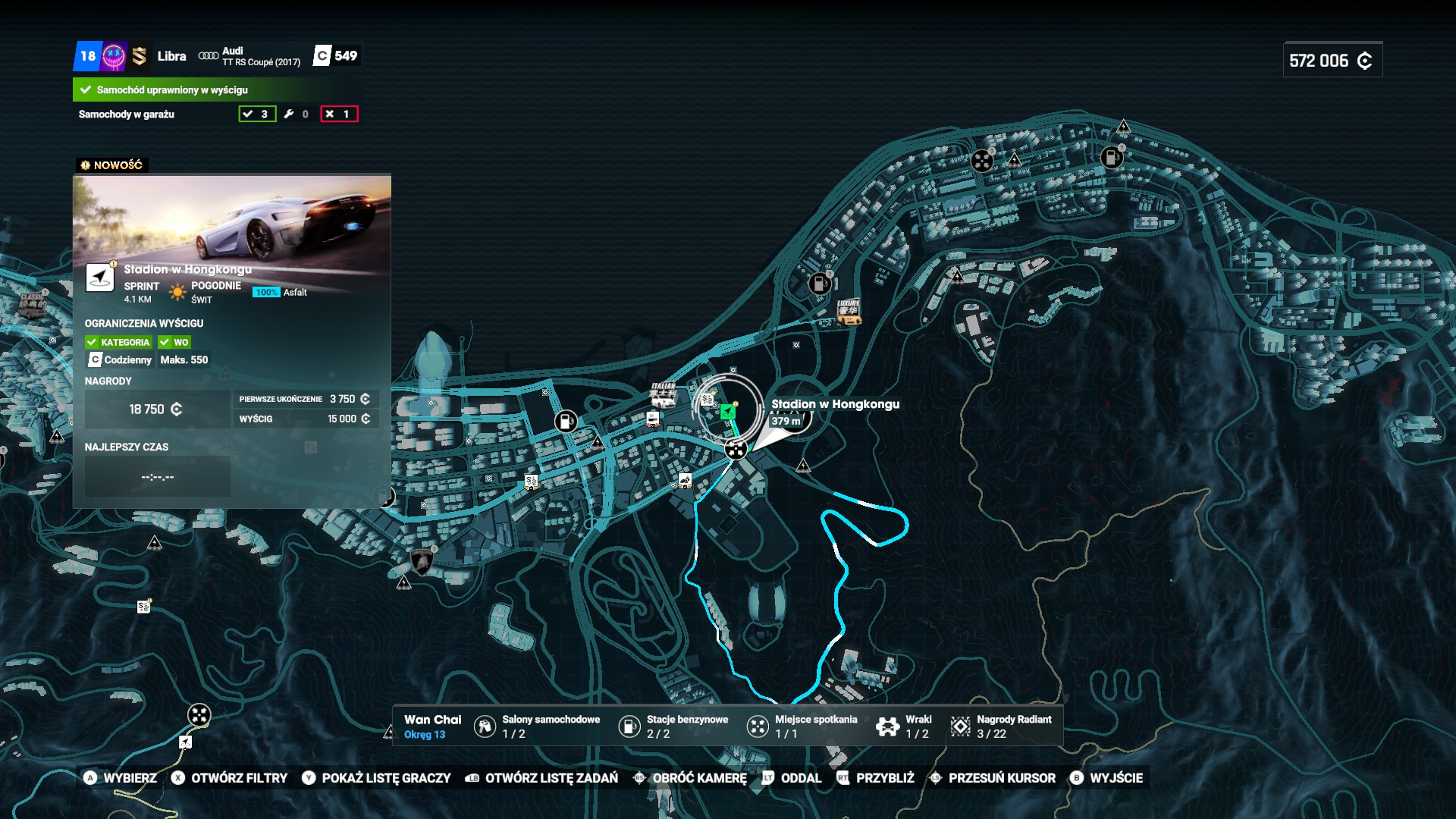Select the wrecked car marker on map
The image size is (1456, 819).
(x=685, y=481)
